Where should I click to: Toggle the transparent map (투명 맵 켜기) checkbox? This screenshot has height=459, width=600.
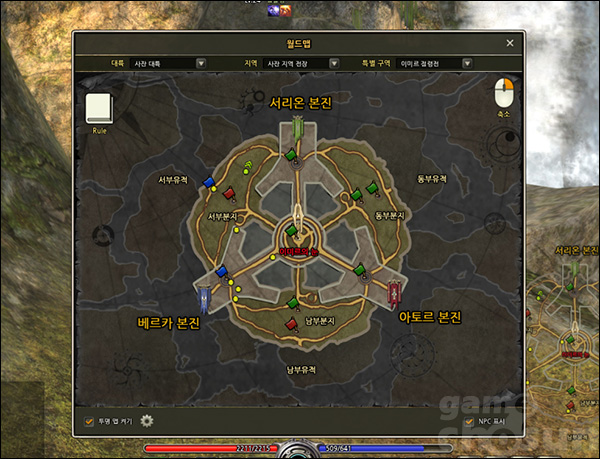(89, 421)
